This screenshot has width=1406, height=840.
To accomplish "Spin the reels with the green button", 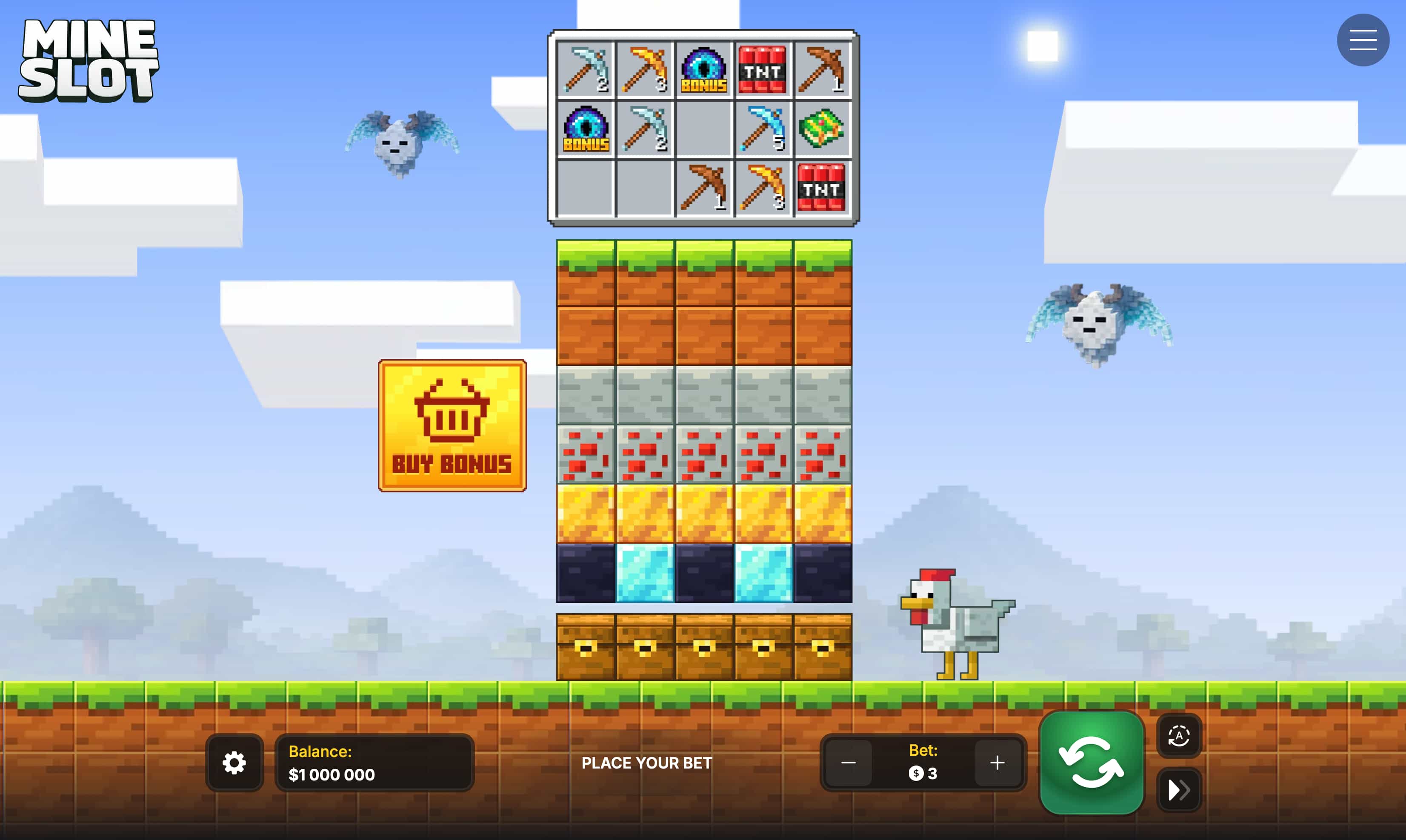I will [1092, 763].
